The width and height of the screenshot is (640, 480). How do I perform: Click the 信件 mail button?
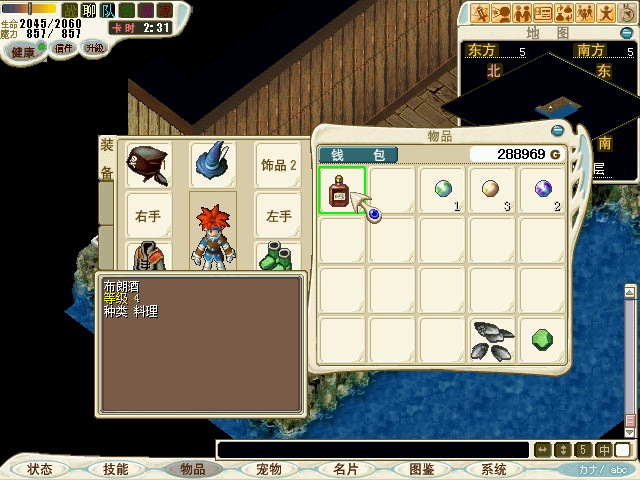(65, 48)
